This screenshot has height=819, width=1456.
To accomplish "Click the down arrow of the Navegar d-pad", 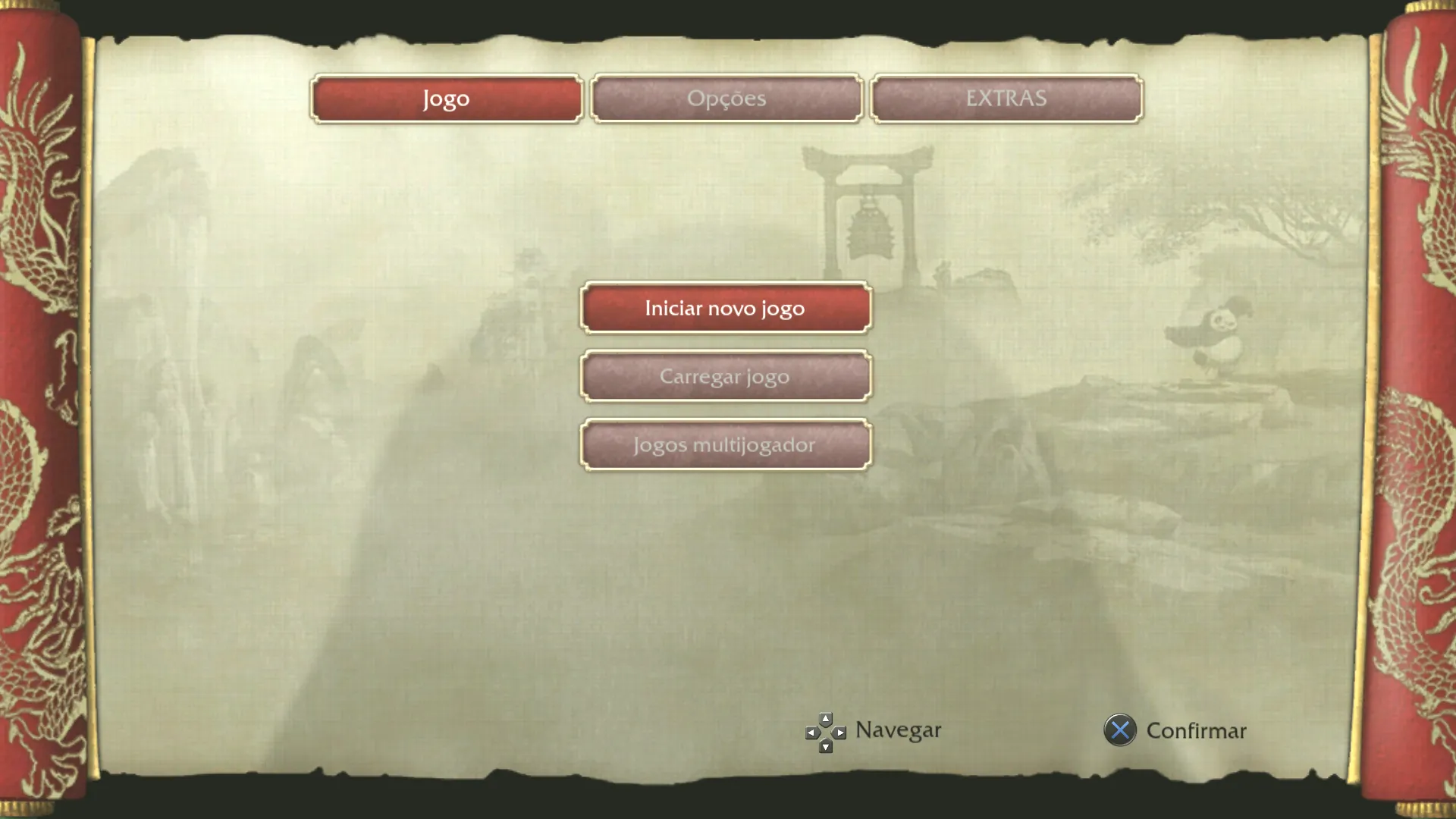I will (x=825, y=748).
